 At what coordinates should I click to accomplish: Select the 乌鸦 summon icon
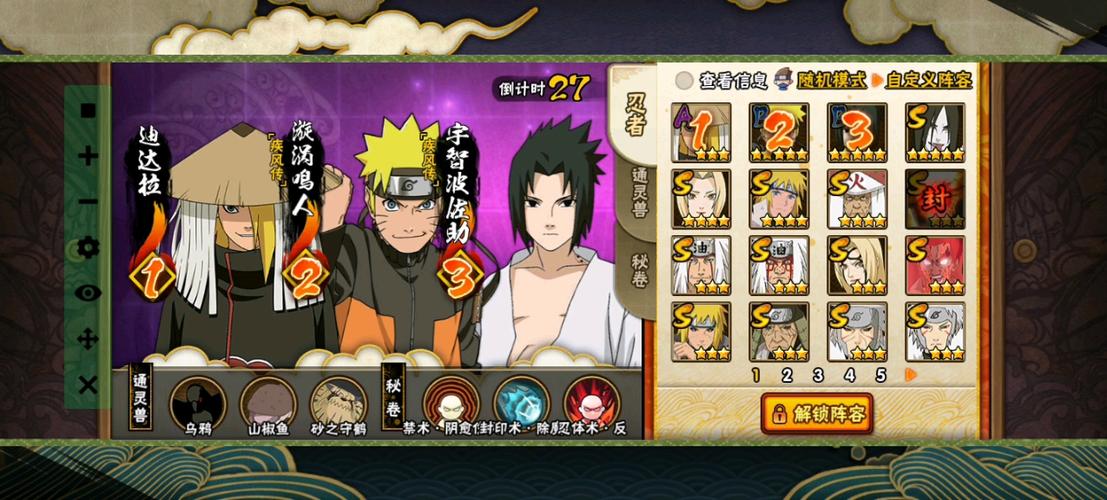coord(197,401)
